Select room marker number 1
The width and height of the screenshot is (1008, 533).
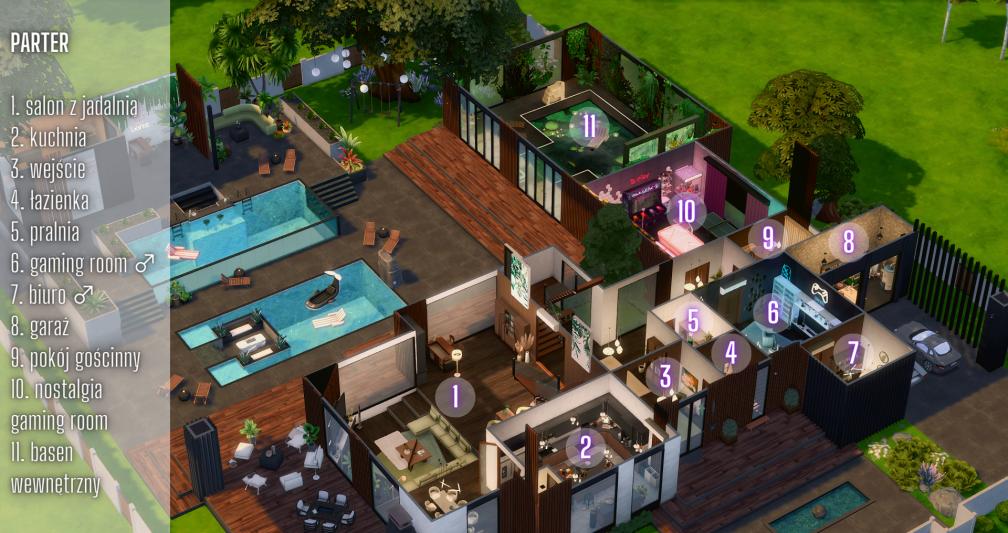click(x=456, y=394)
